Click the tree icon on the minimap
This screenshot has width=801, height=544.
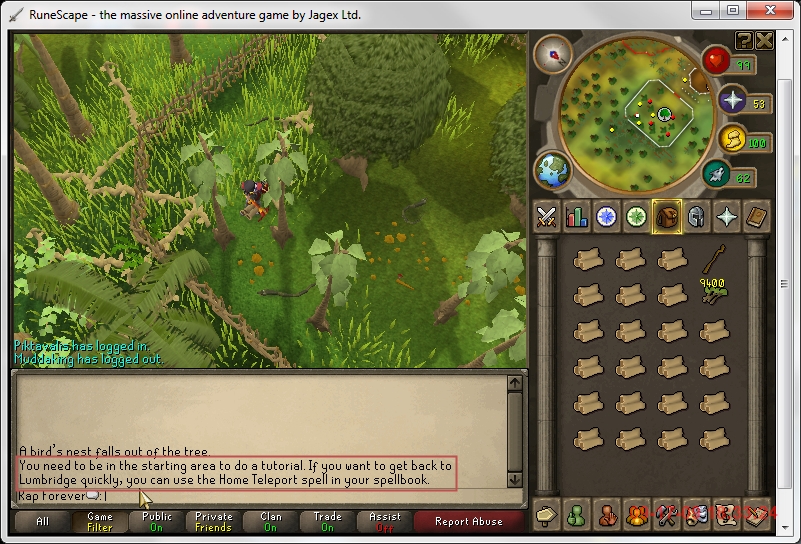click(663, 115)
